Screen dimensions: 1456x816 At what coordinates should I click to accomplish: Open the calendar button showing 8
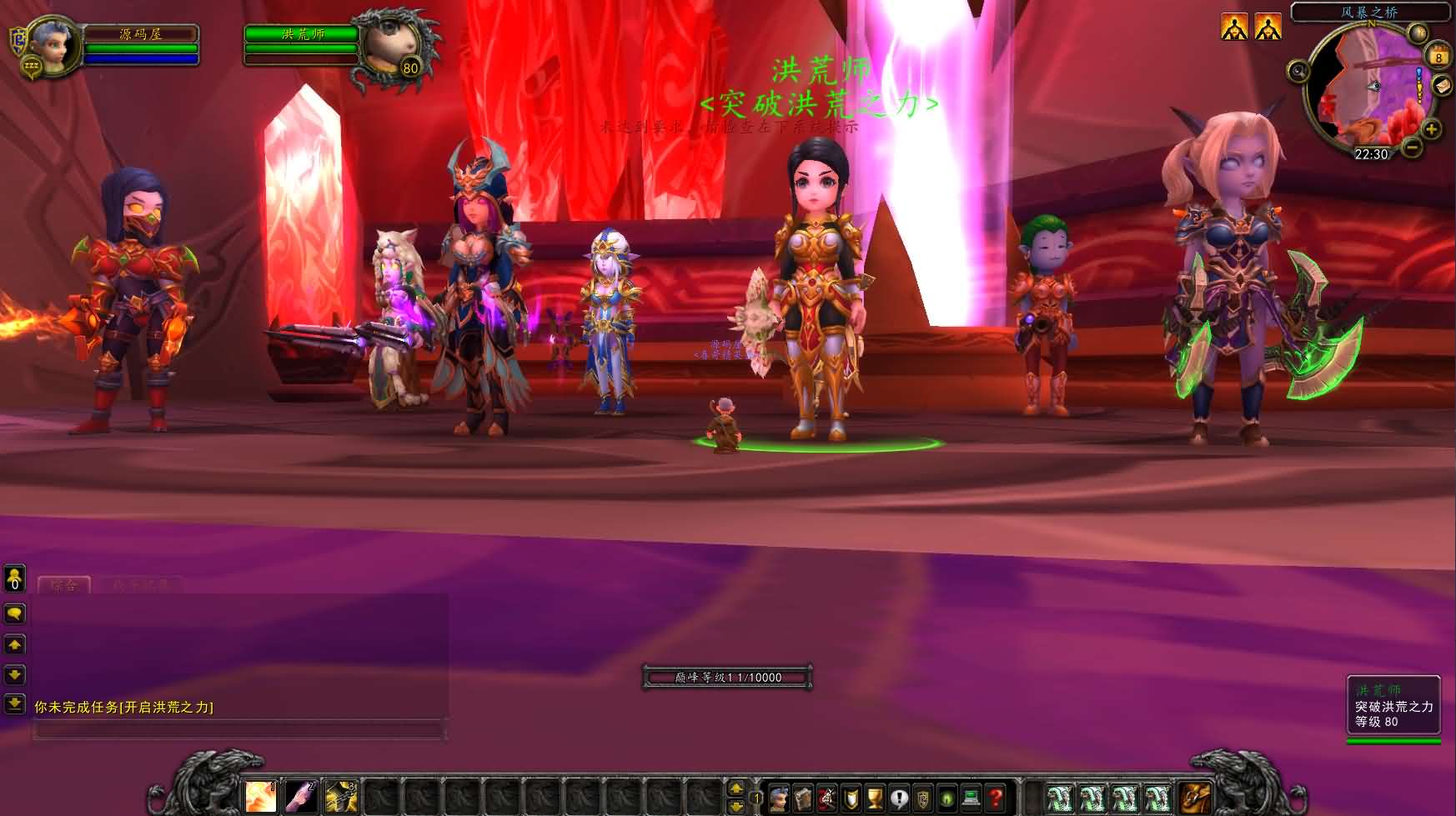(1438, 55)
